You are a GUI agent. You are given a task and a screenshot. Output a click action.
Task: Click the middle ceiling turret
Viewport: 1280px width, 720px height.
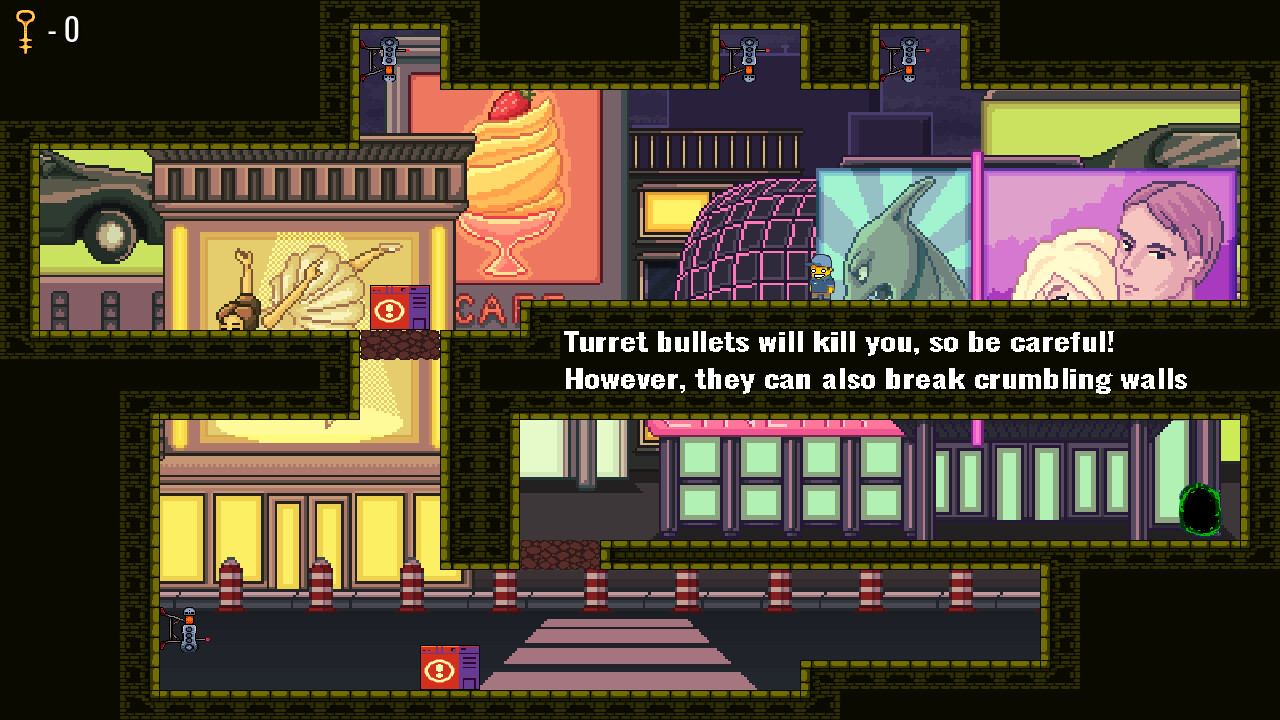pyautogui.click(x=747, y=55)
